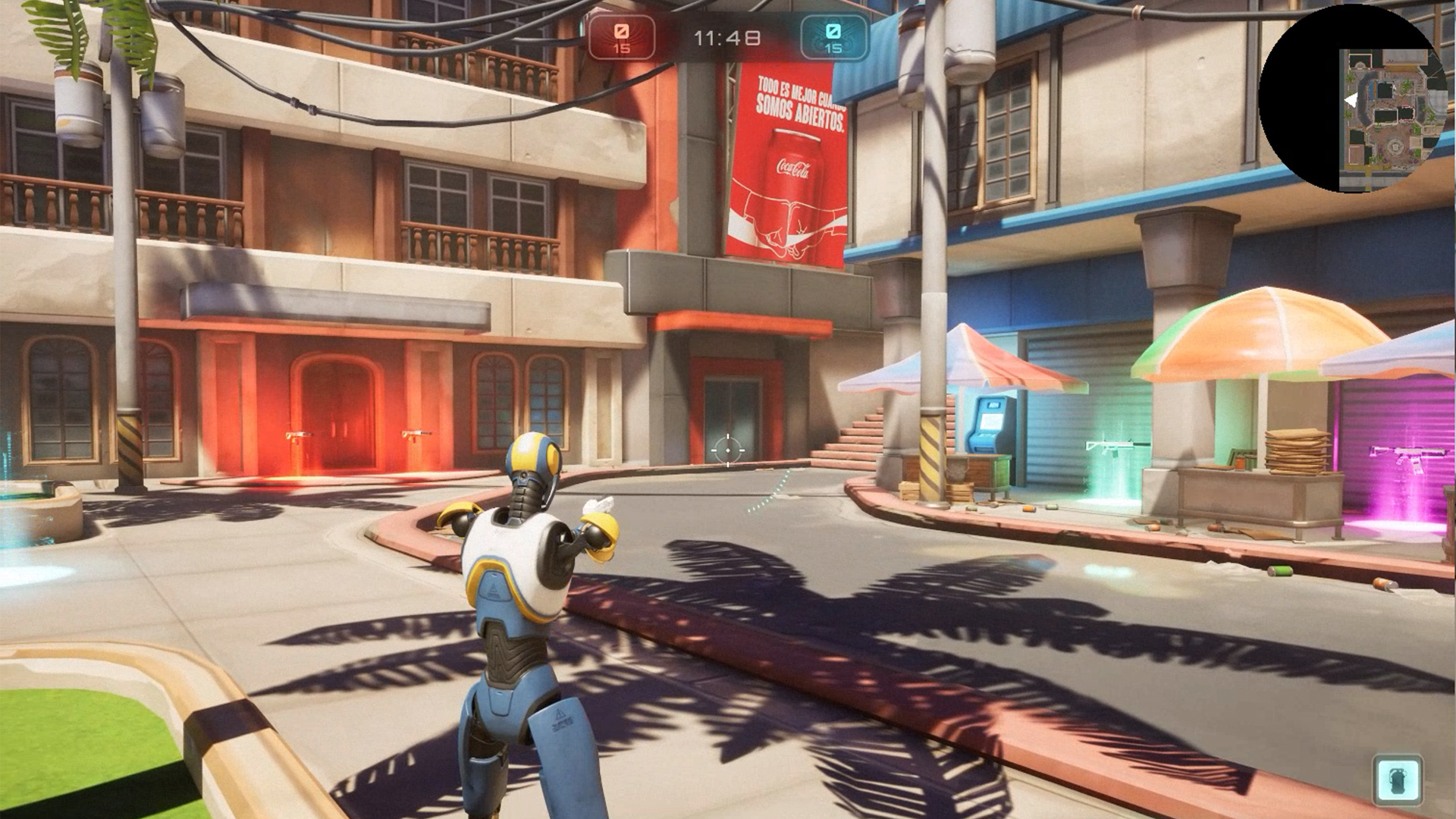Open the circular minimap
Image resolution: width=1456 pixels, height=819 pixels.
(x=1353, y=99)
